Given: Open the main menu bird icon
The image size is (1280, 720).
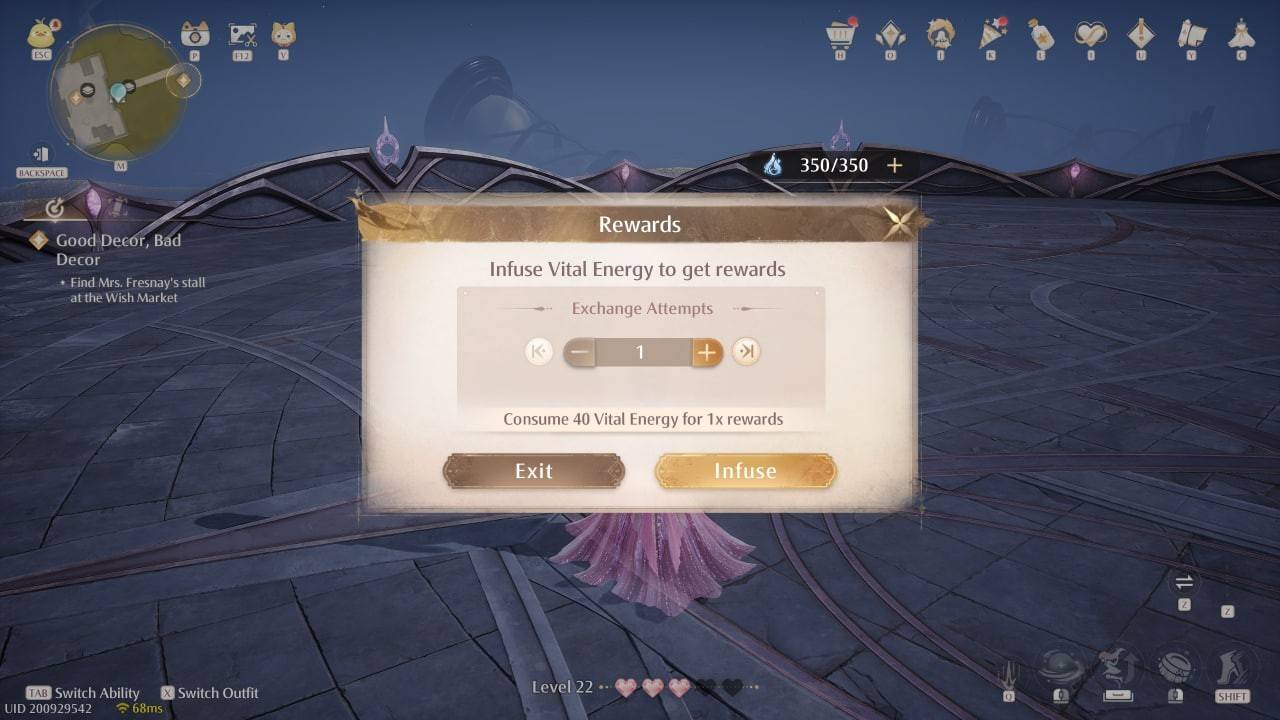Looking at the screenshot, I should coord(42,33).
